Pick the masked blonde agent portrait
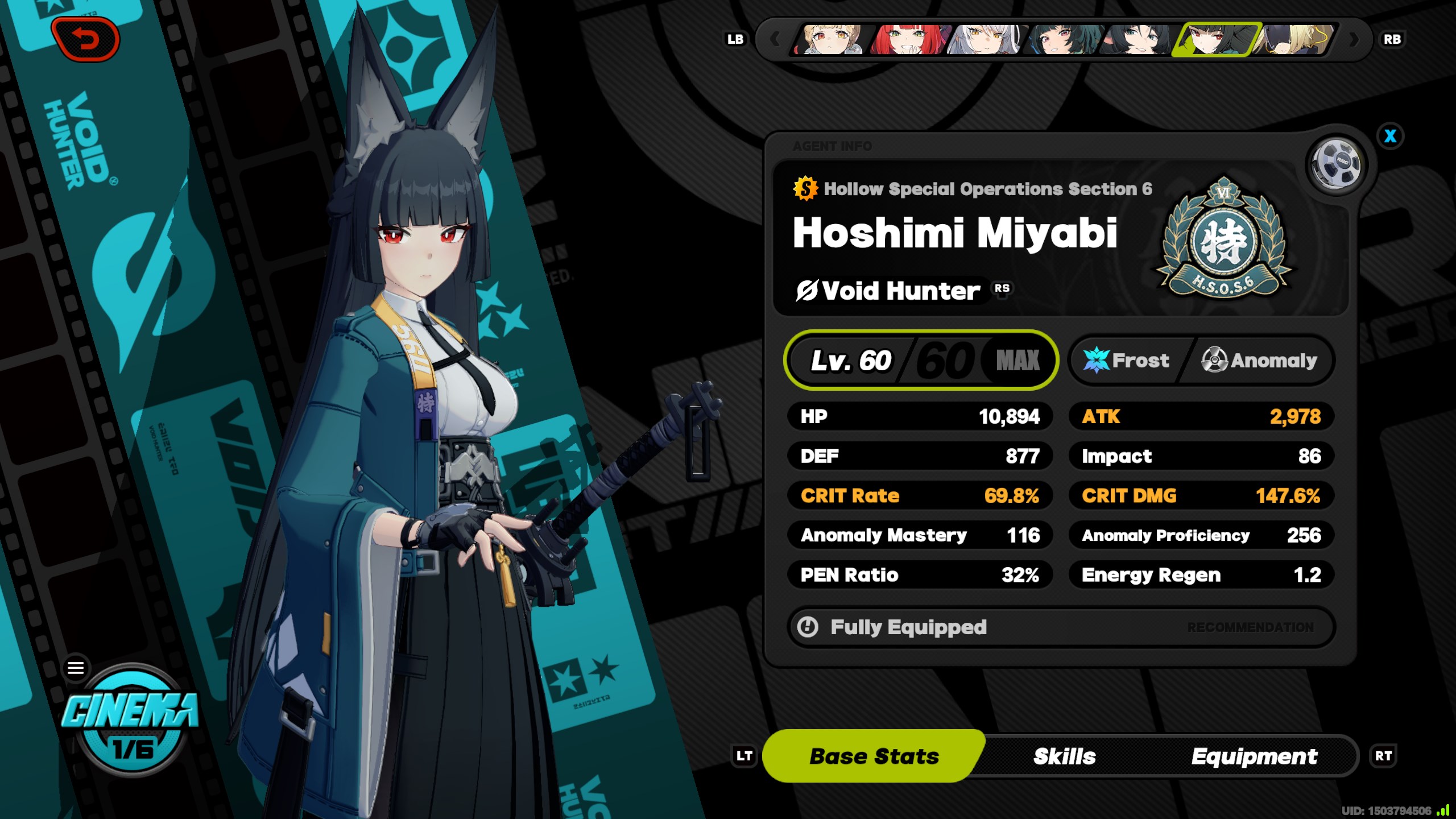The width and height of the screenshot is (1456, 819). (x=1293, y=39)
